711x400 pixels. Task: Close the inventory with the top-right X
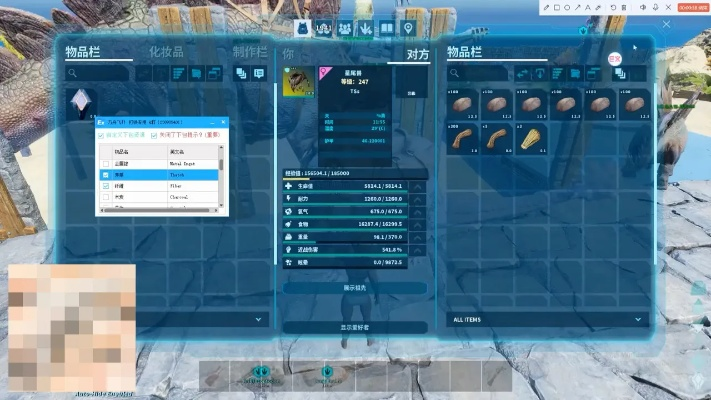(667, 24)
